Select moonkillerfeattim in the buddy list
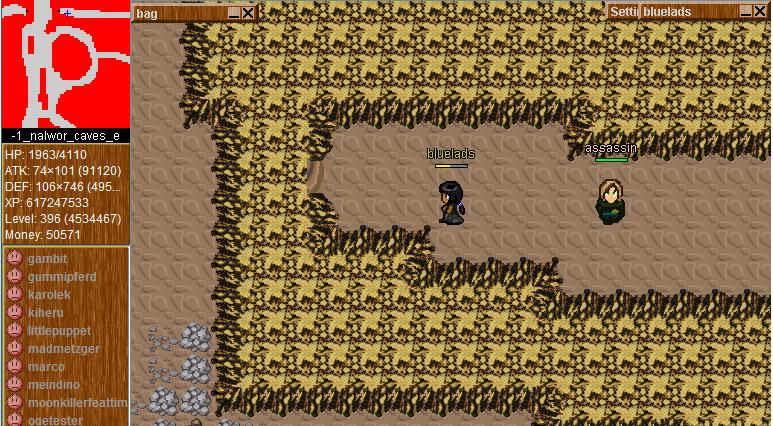The width and height of the screenshot is (773, 426). [x=78, y=403]
